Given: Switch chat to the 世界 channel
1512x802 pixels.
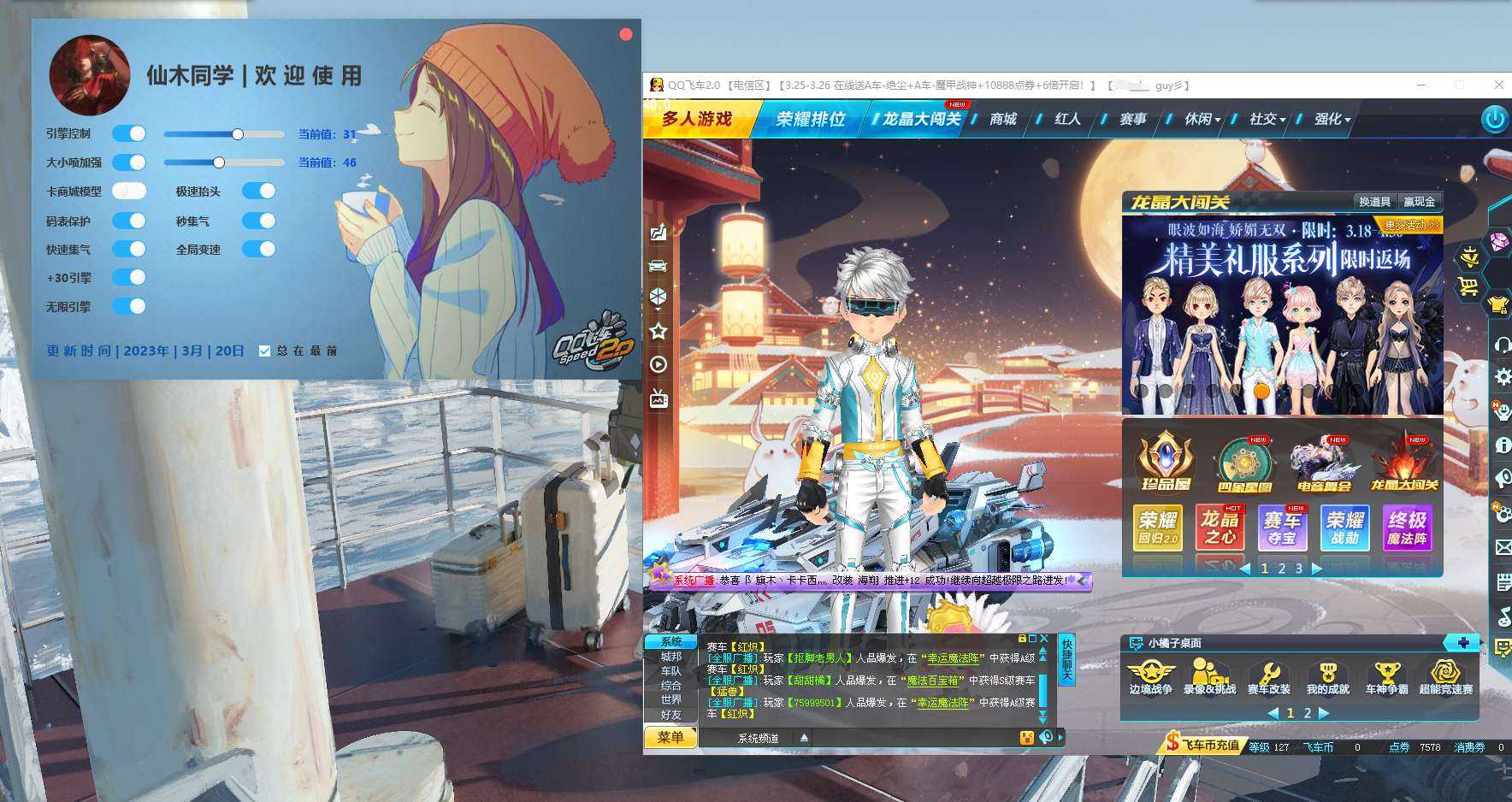Looking at the screenshot, I should coord(671,699).
